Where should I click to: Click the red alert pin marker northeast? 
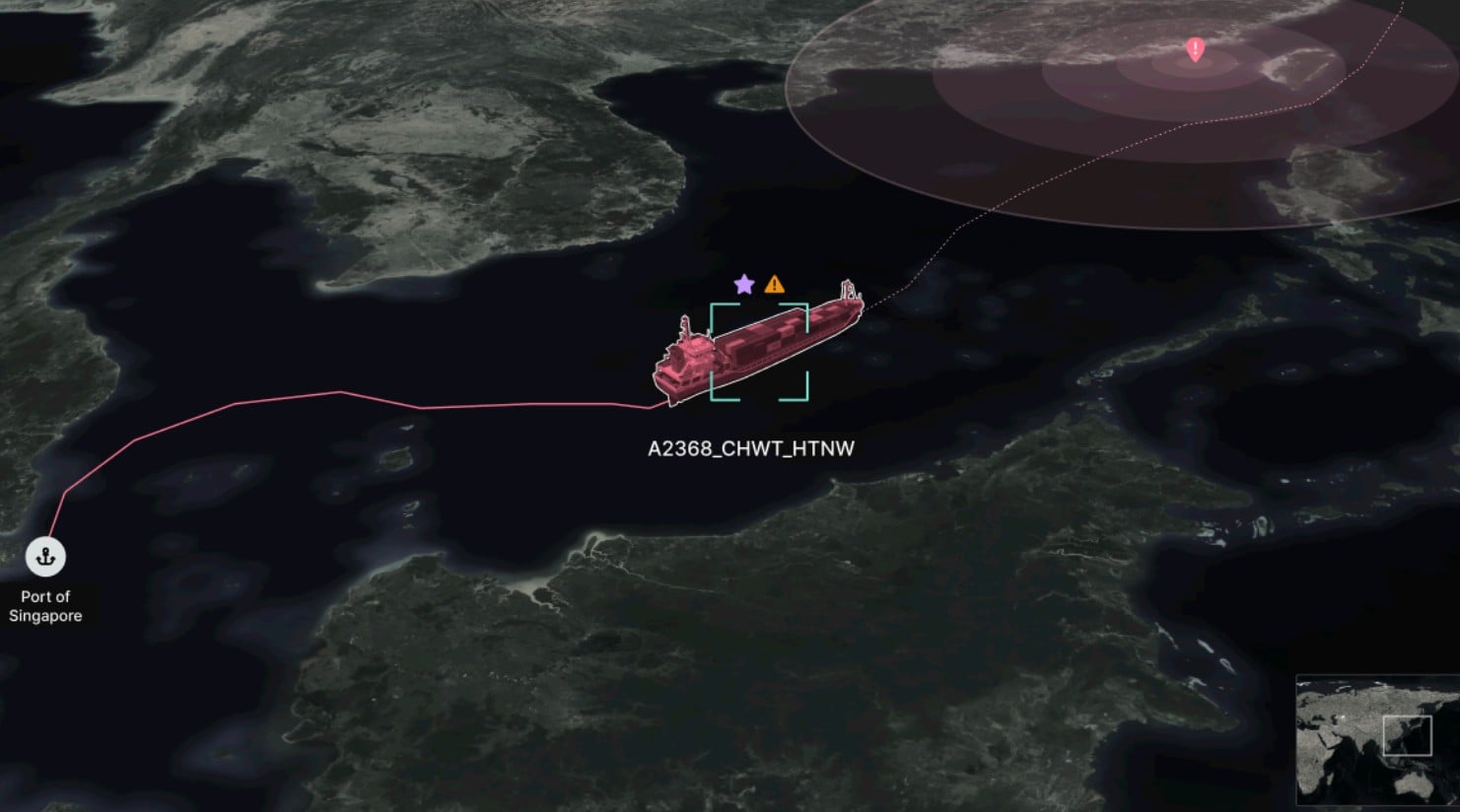1196,51
